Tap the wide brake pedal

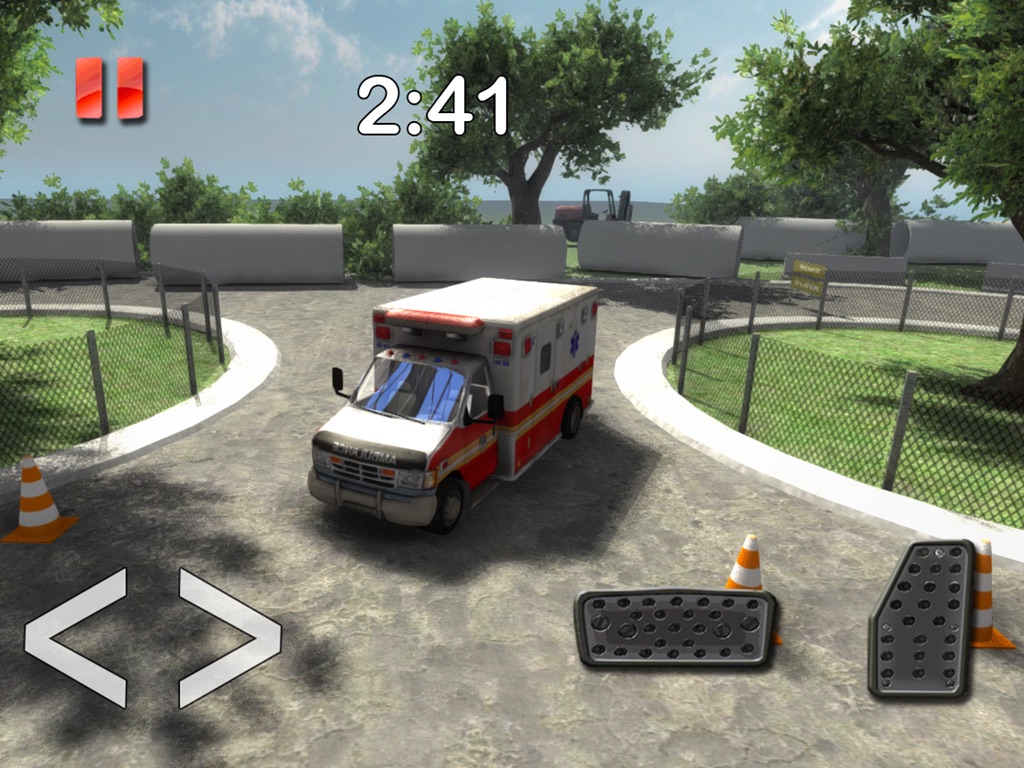[676, 627]
